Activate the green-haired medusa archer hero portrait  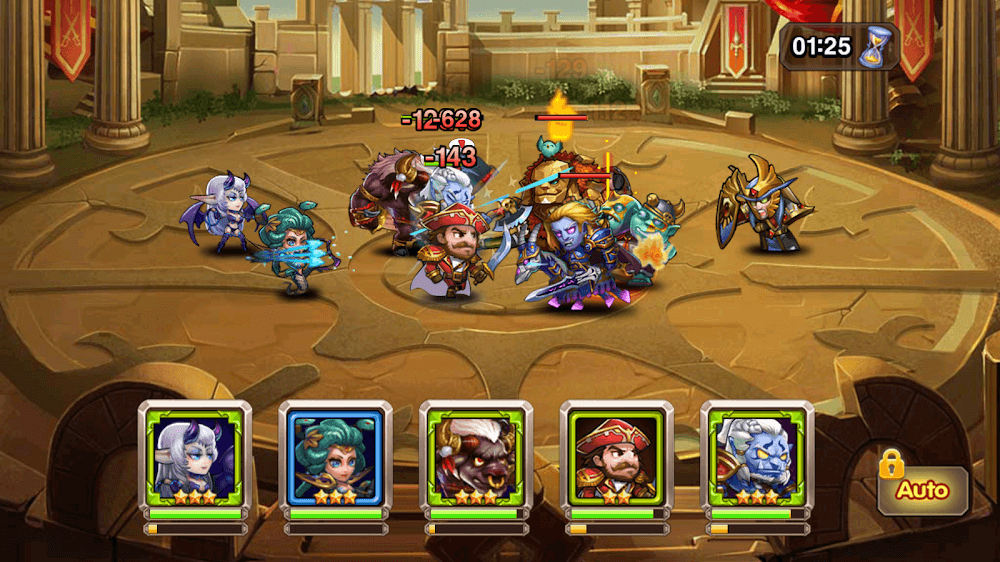[335, 455]
